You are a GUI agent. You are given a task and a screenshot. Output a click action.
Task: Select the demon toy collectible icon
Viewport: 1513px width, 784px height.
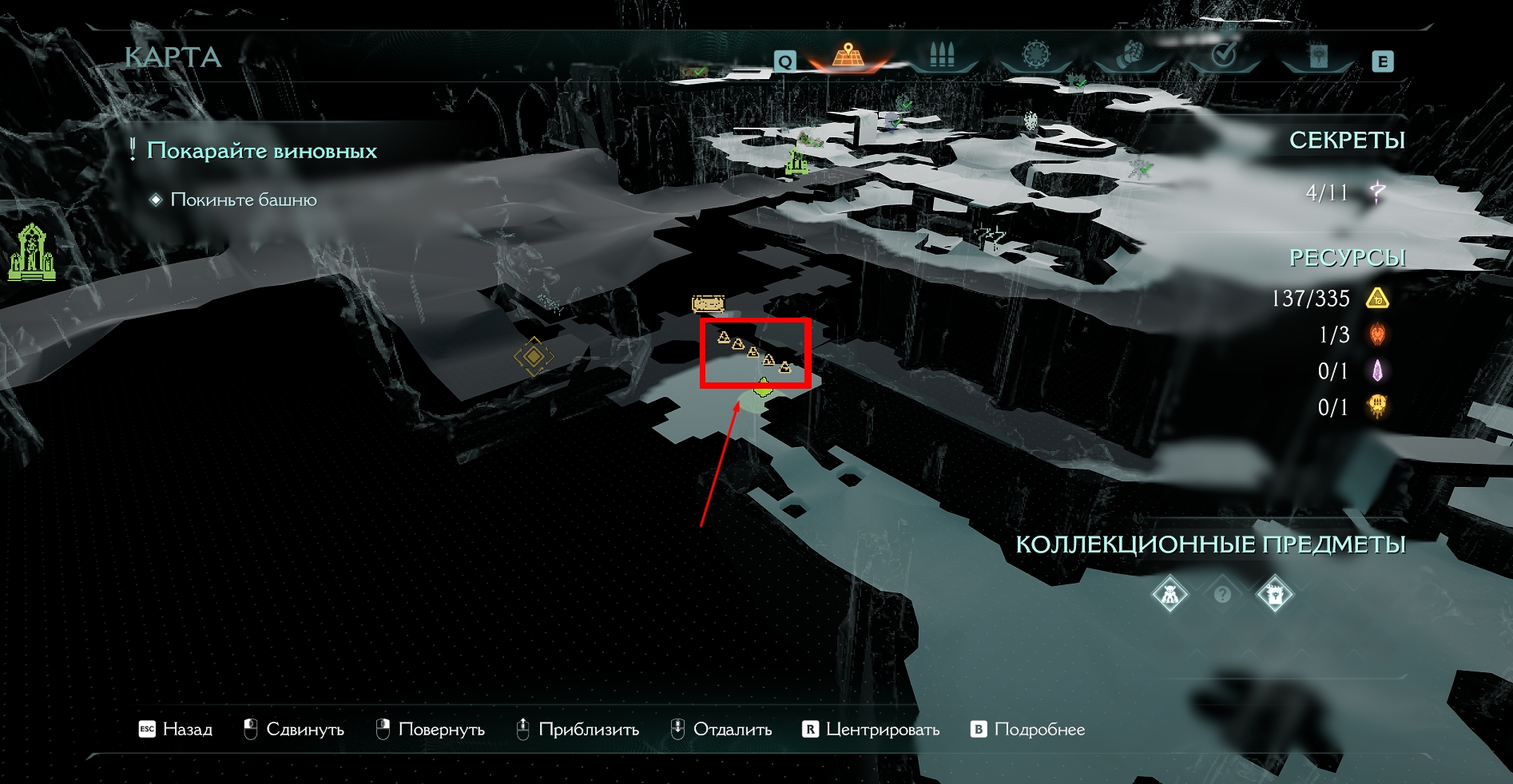pyautogui.click(x=1170, y=594)
